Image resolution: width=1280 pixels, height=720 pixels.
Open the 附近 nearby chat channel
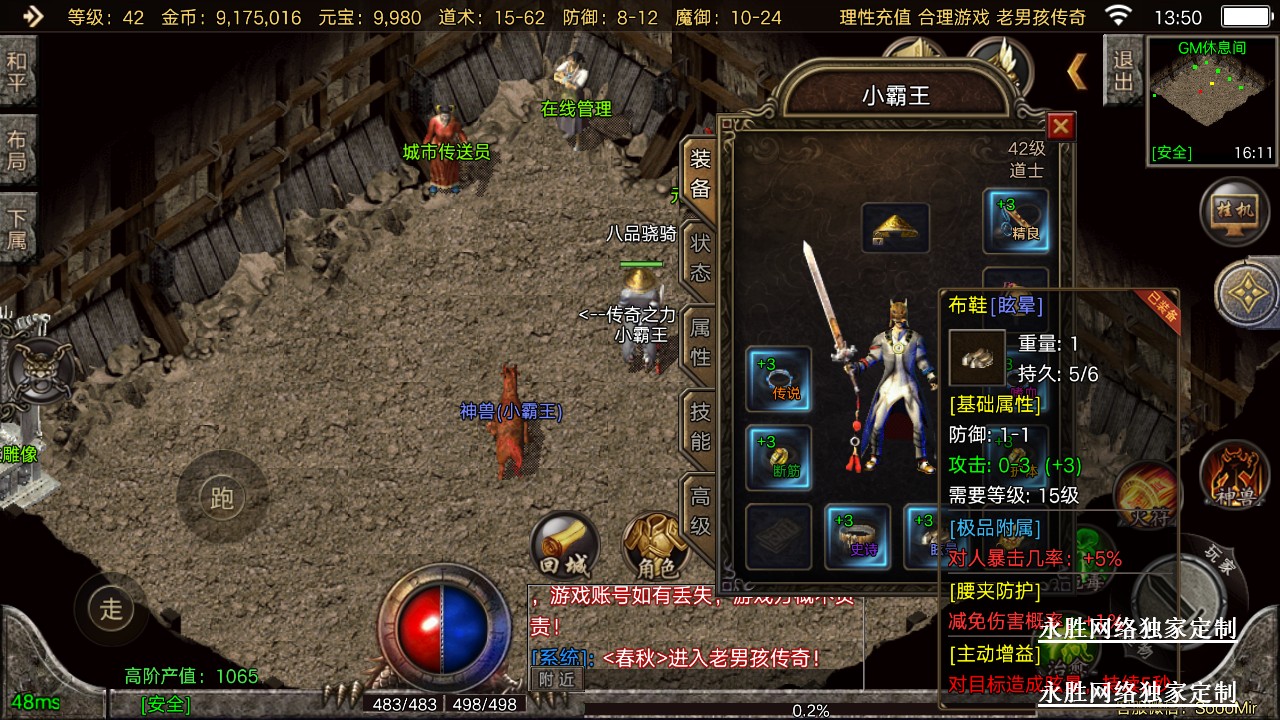[x=556, y=678]
